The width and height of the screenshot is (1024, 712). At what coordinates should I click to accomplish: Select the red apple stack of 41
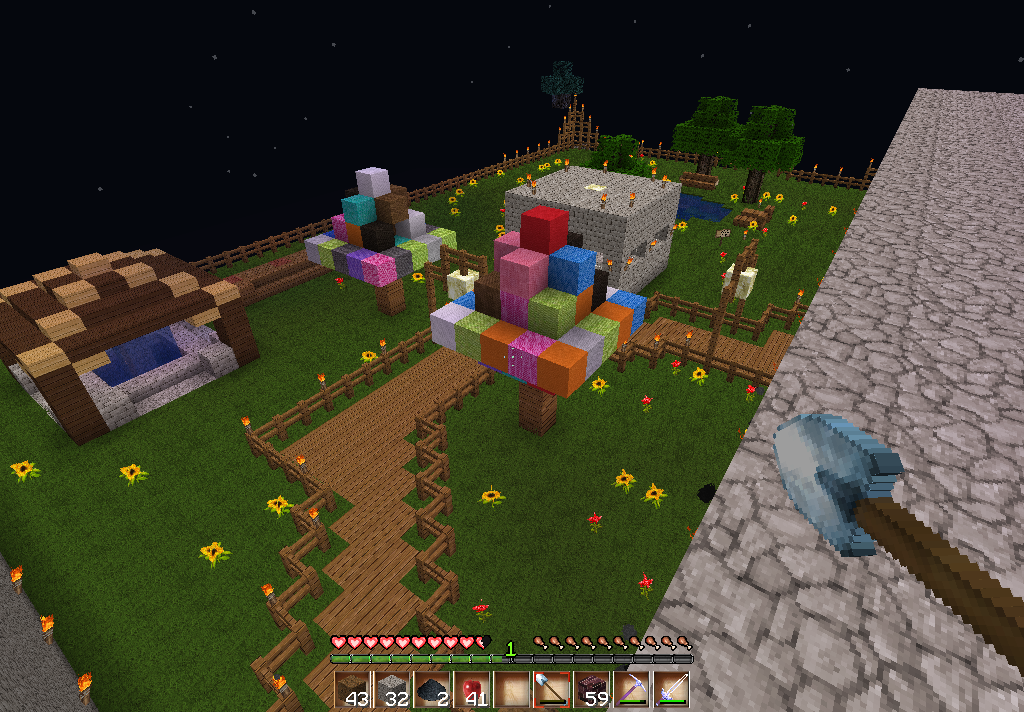[471, 690]
